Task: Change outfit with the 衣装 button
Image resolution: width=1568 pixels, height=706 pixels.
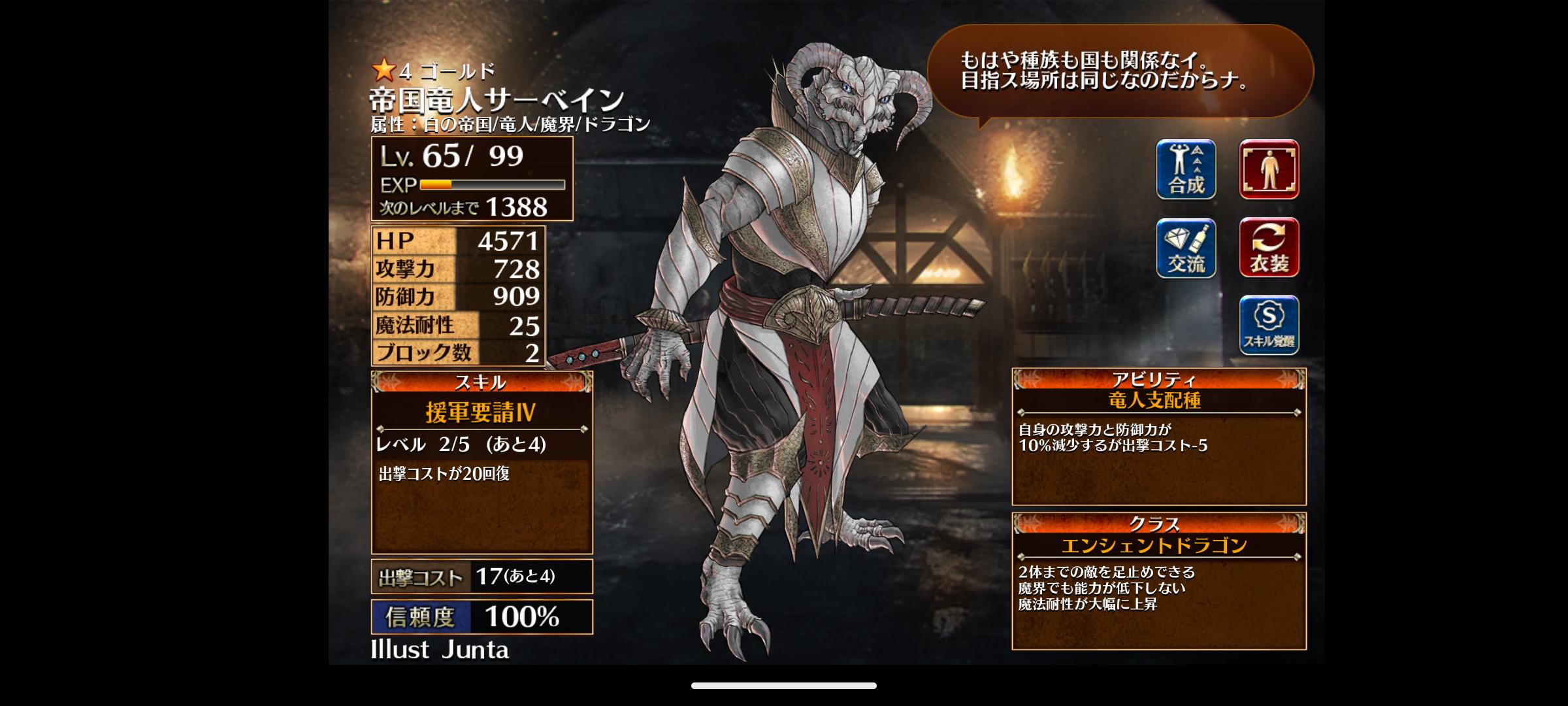Action: [x=1269, y=248]
